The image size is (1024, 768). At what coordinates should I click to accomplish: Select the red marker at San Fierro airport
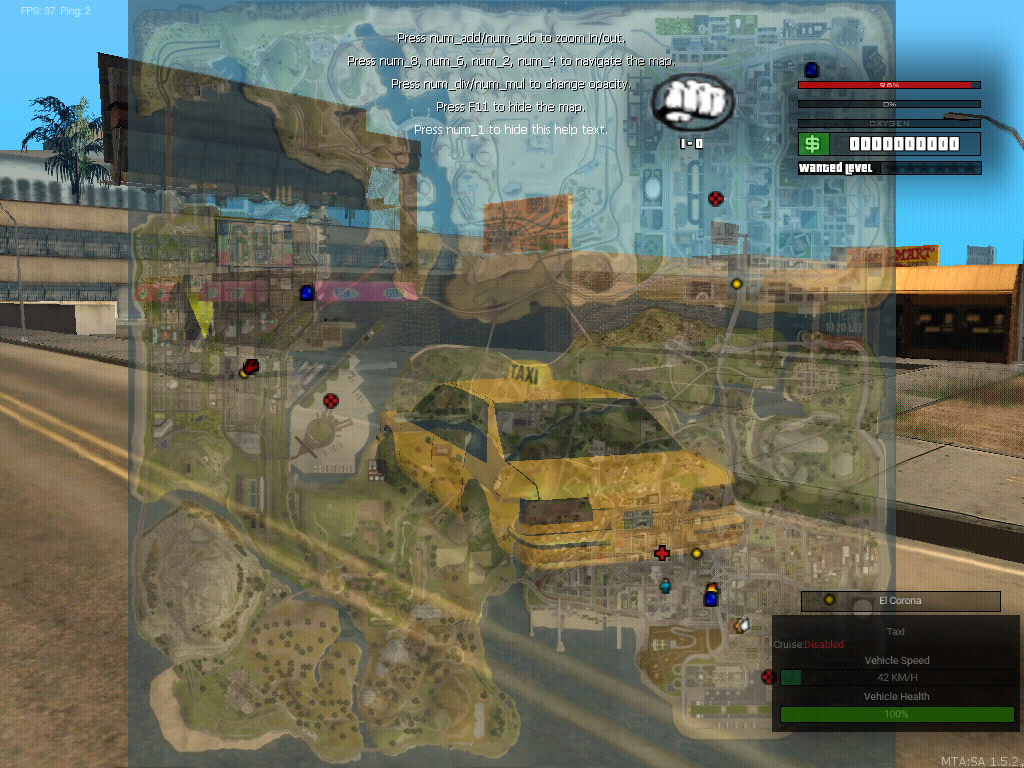[331, 401]
